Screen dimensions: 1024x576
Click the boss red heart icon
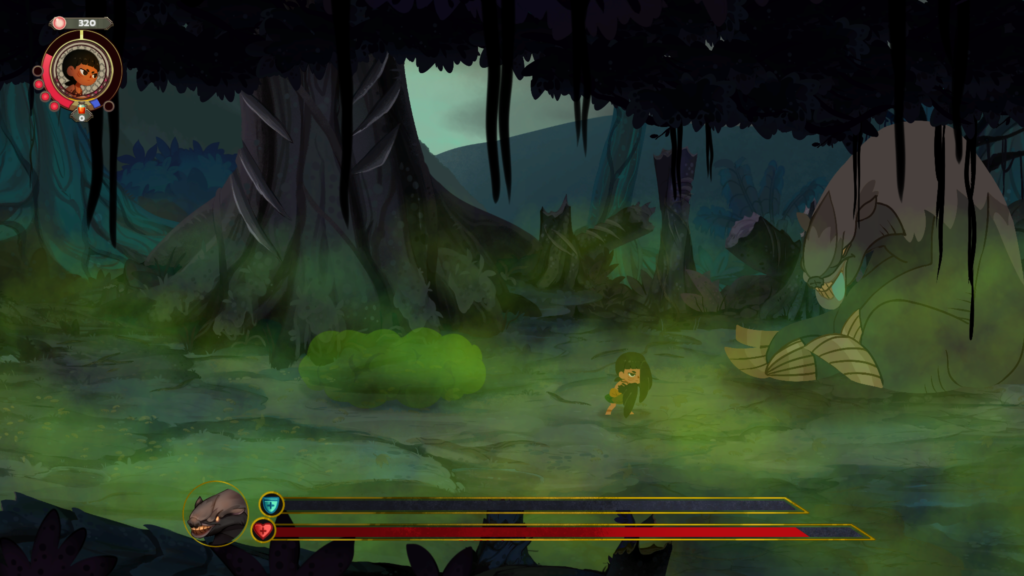[x=263, y=531]
